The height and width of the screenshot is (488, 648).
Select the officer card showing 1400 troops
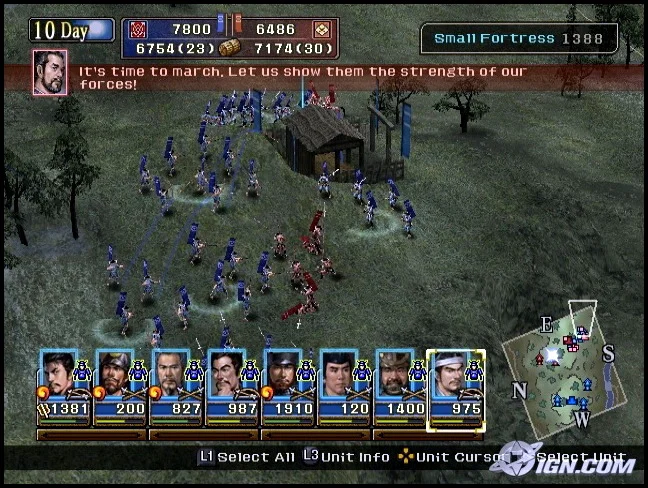(x=400, y=384)
